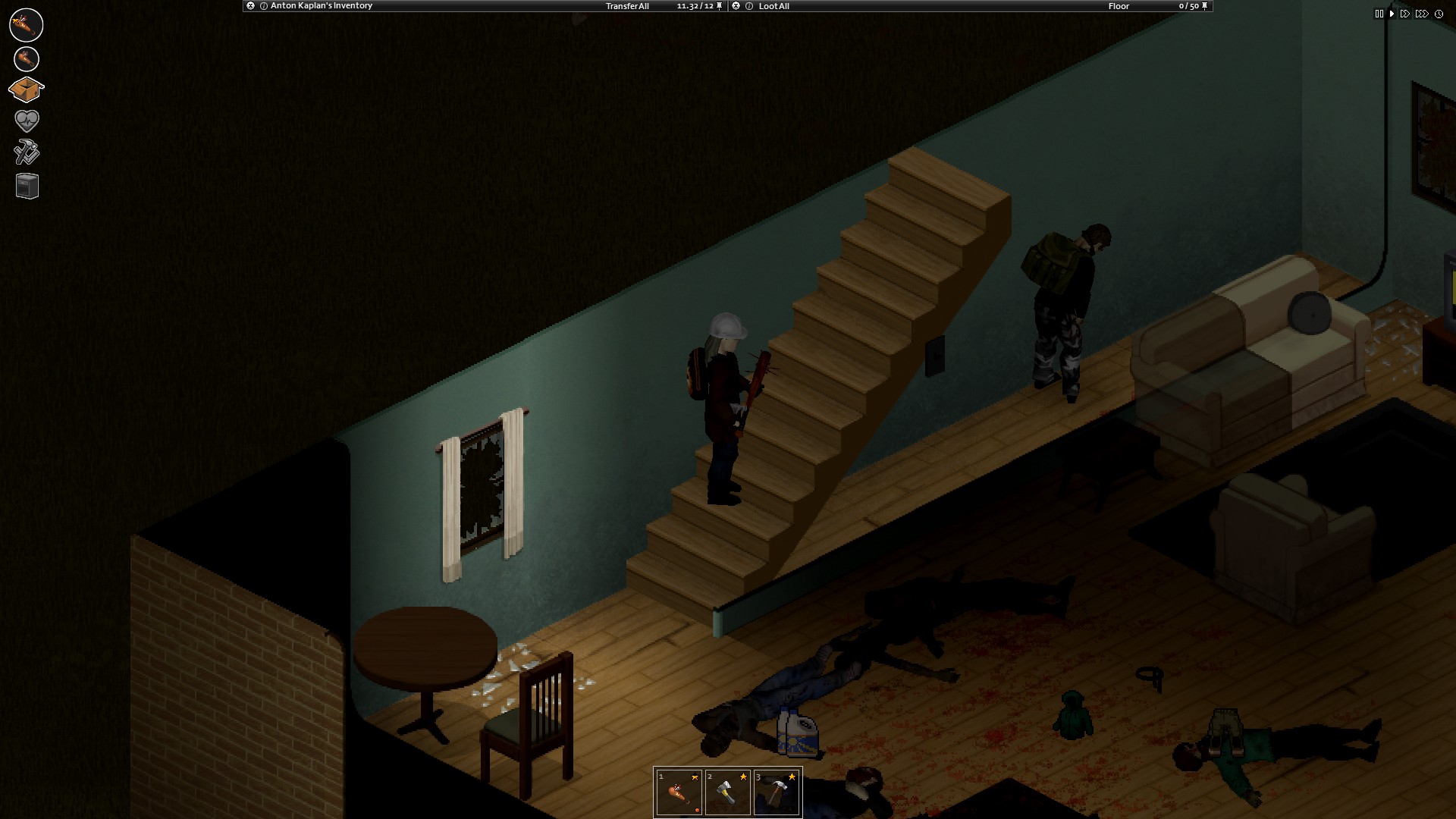The width and height of the screenshot is (1456, 819).
Task: Select the equipped spiked baseball bat icon
Action: pos(26,25)
